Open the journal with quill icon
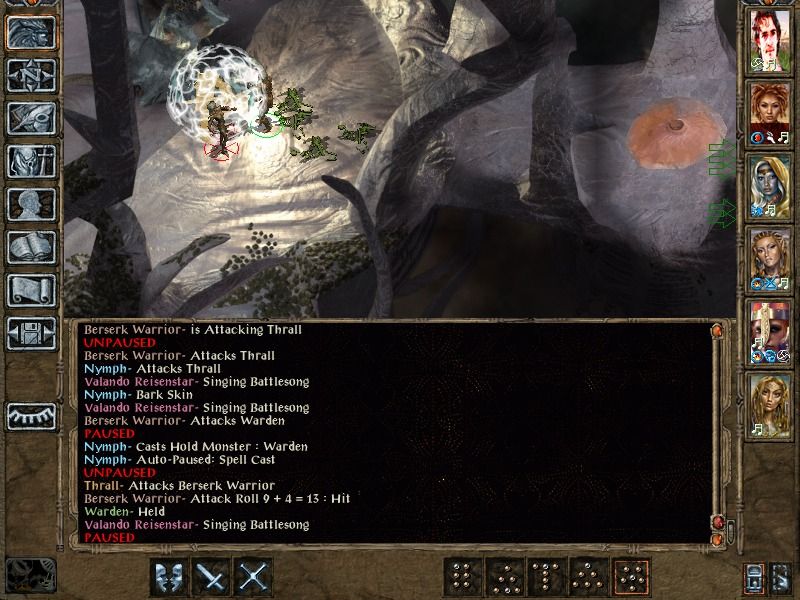This screenshot has height=600, width=800. (31, 118)
